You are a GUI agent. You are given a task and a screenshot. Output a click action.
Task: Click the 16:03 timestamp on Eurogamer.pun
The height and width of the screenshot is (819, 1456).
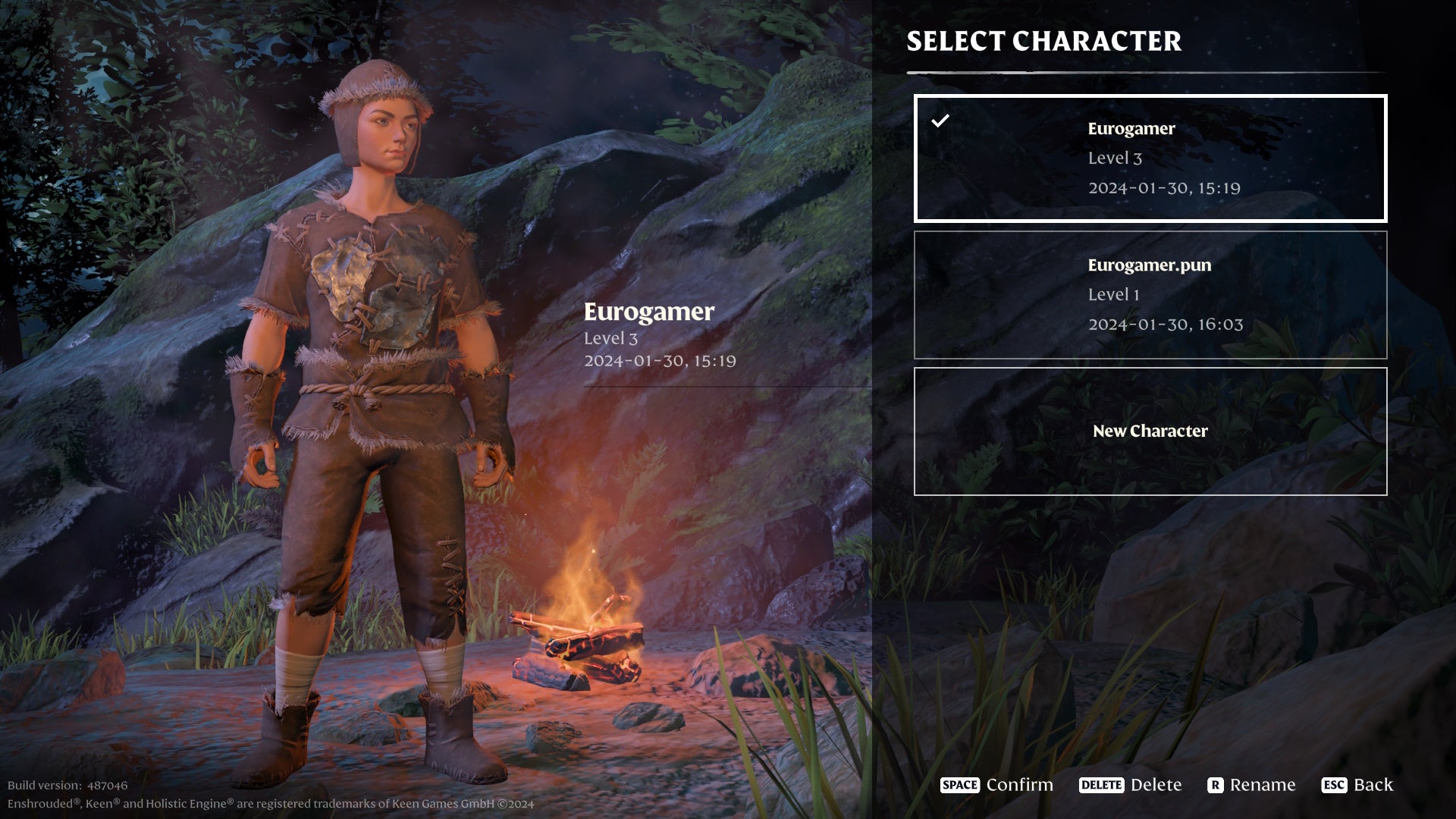1165,324
